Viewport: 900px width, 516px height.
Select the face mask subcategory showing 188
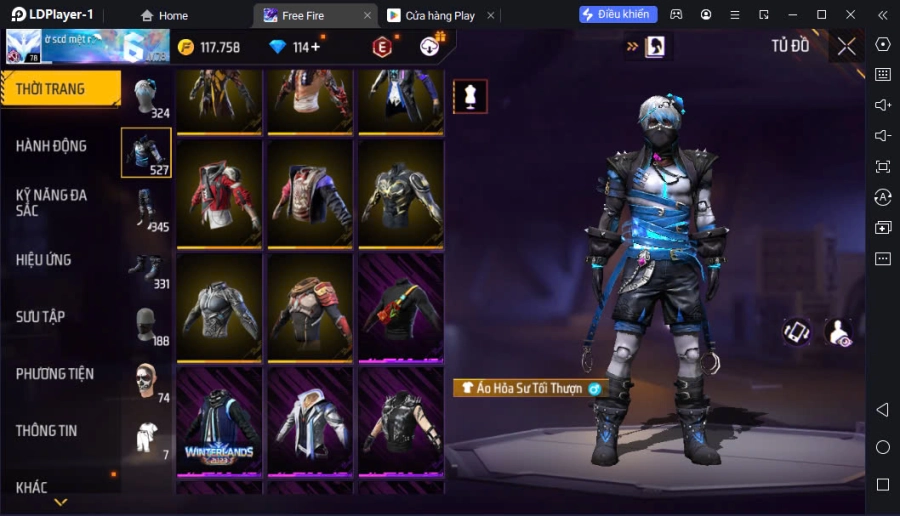click(x=146, y=324)
